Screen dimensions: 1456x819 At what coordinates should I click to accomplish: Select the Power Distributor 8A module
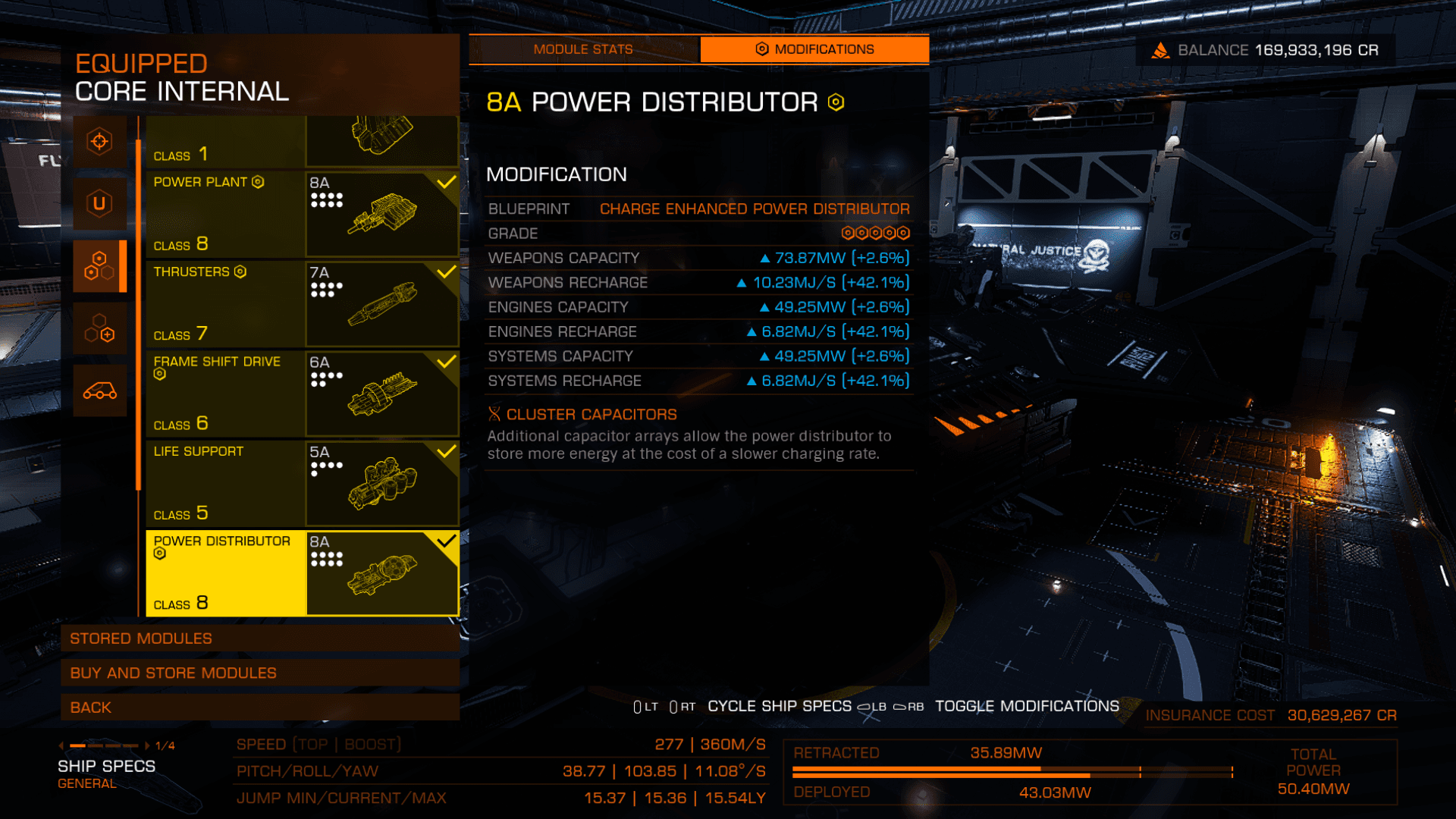click(302, 573)
